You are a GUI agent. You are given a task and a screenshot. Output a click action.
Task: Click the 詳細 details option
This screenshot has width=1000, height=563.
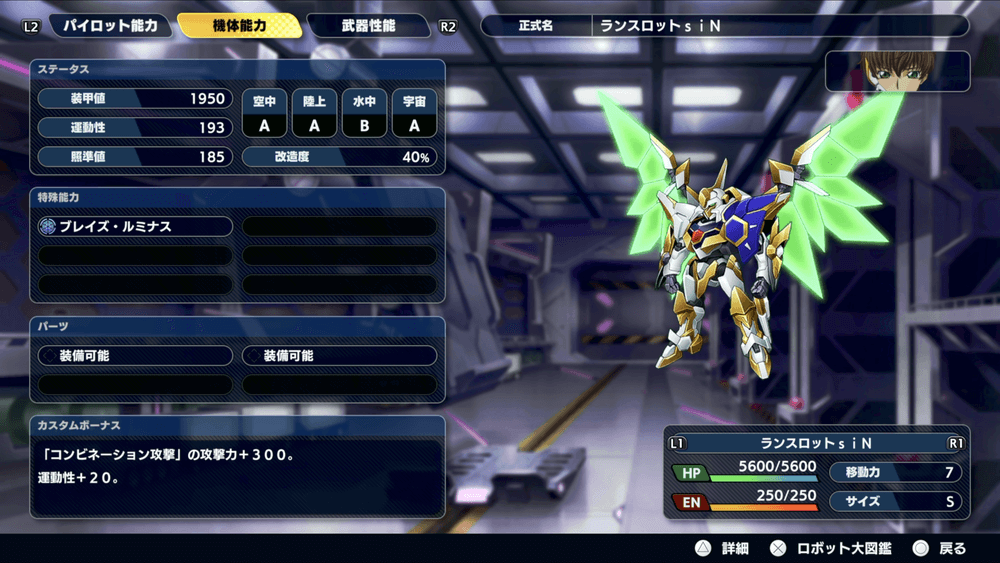722,548
